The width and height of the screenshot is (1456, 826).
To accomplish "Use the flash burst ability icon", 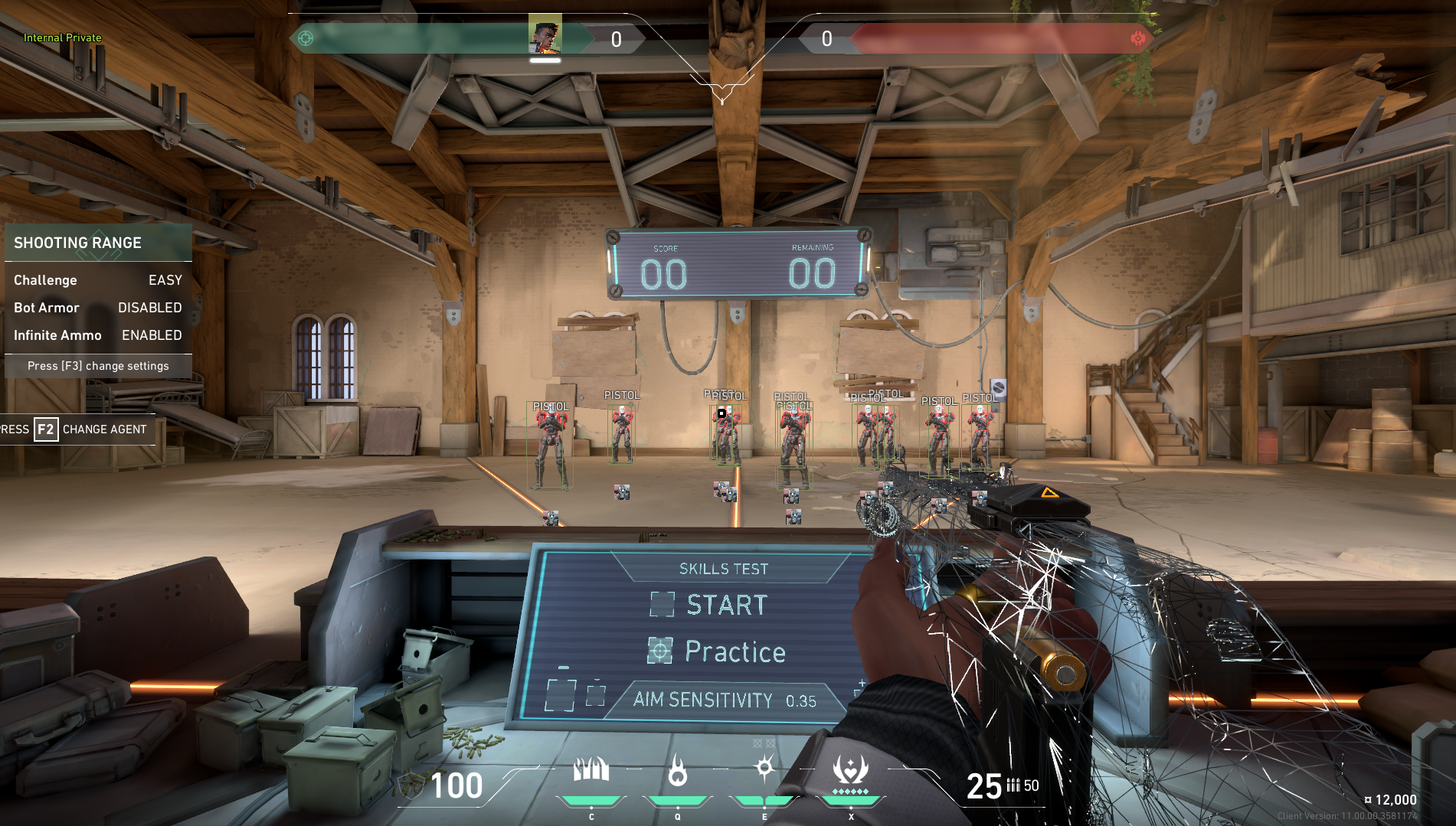I will click(764, 768).
